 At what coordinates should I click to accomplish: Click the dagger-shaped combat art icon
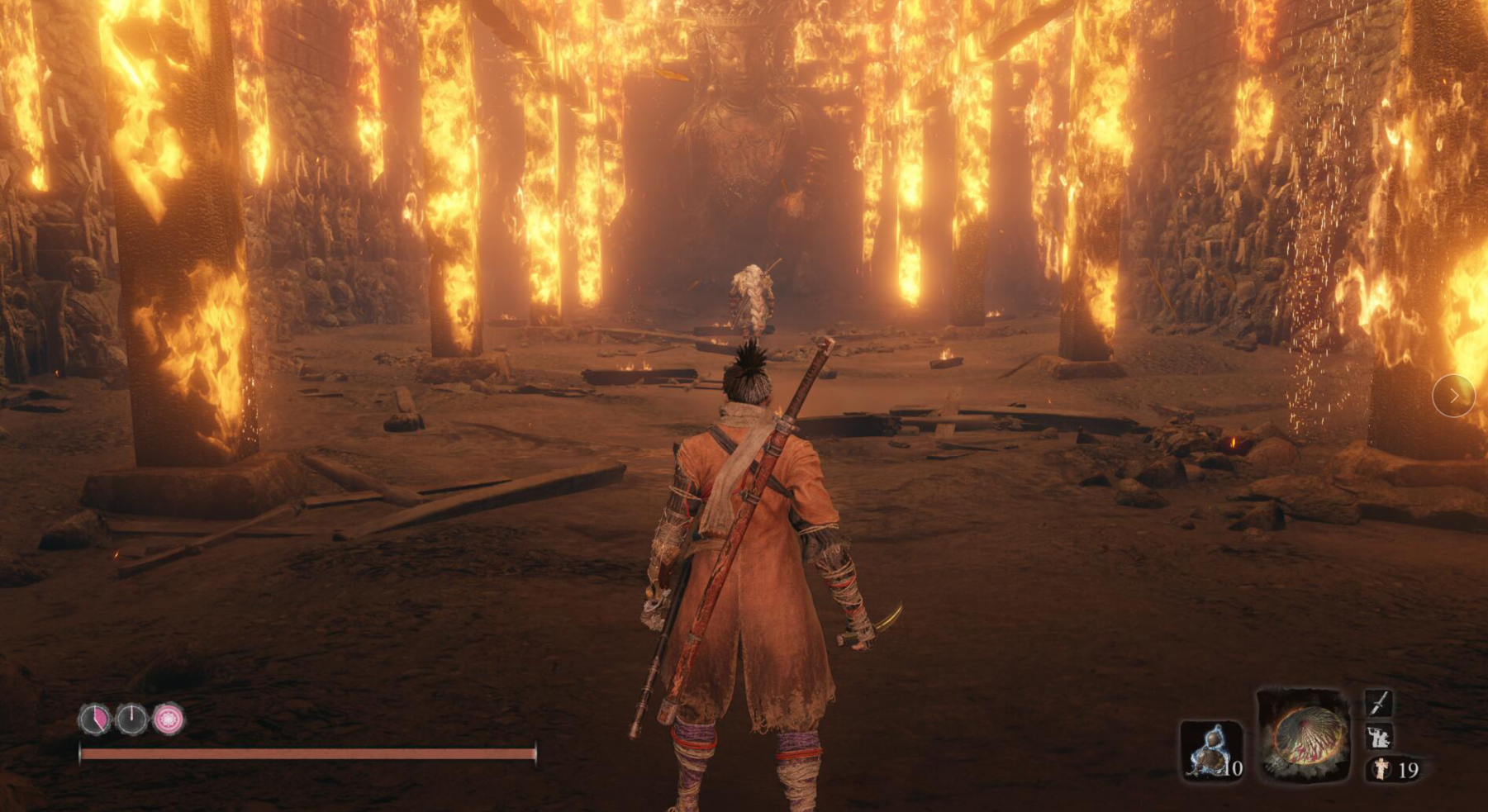coord(1379,704)
